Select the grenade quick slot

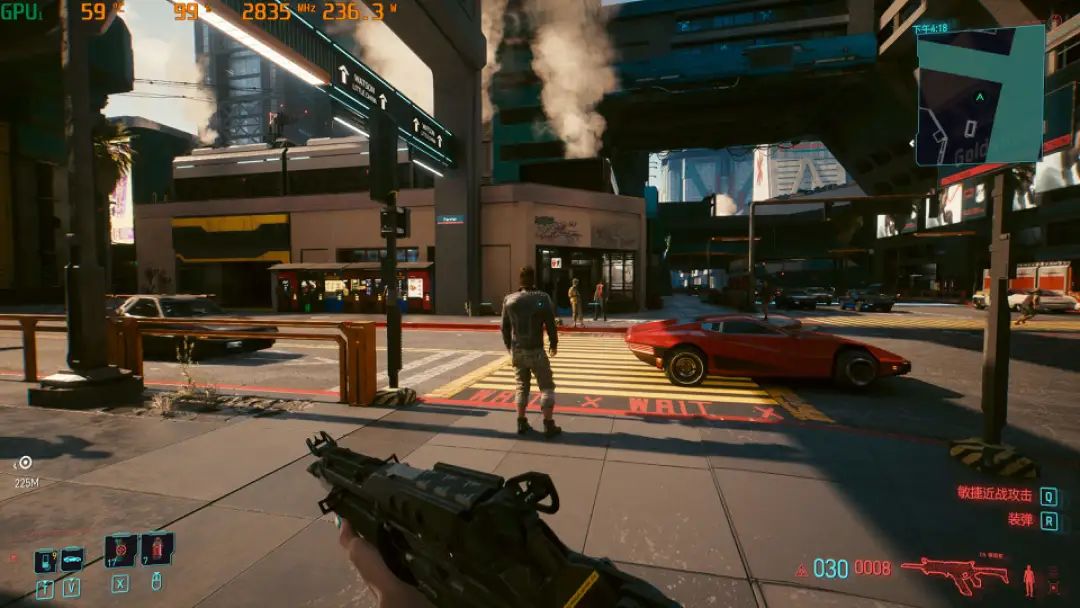point(120,550)
